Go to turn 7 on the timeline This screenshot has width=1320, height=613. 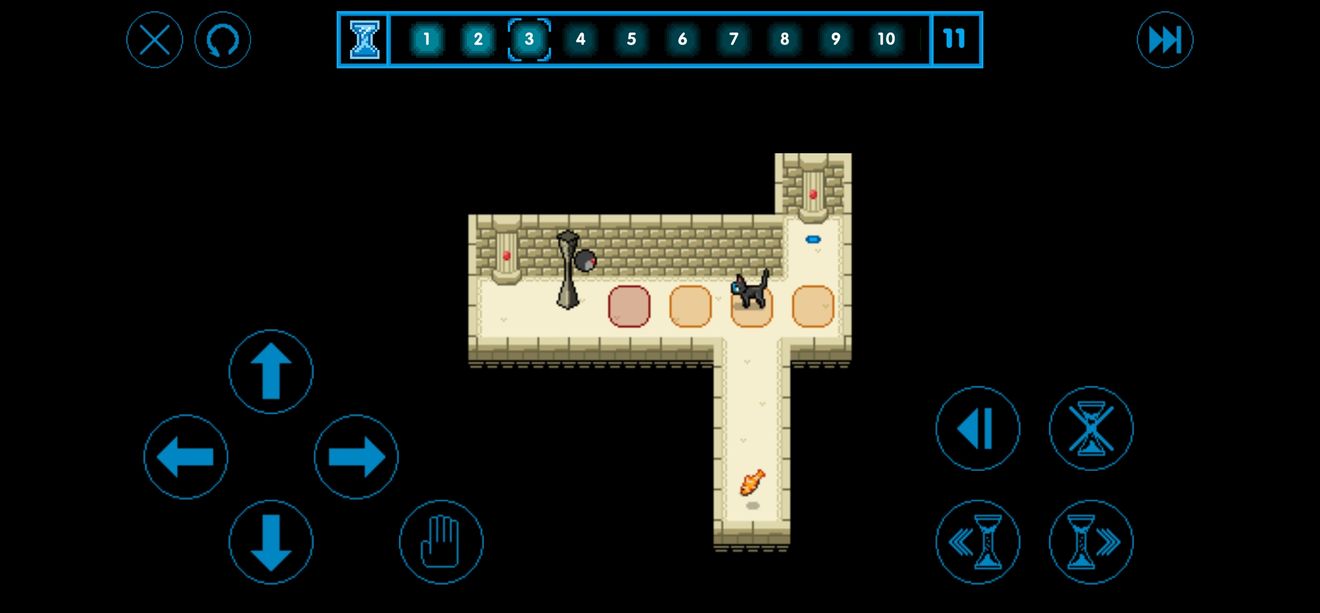tap(733, 40)
